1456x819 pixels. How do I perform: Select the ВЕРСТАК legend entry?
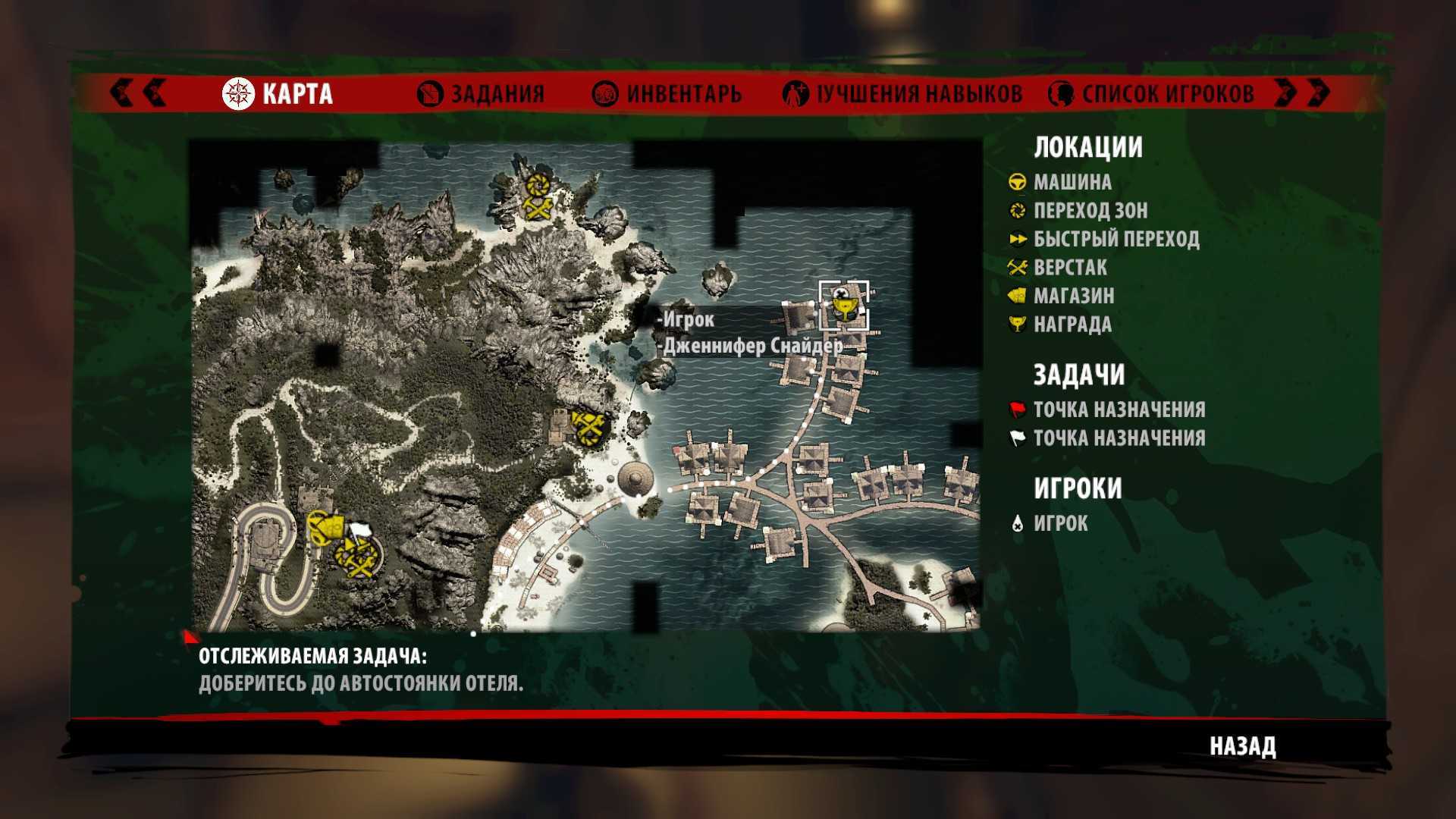[1069, 268]
